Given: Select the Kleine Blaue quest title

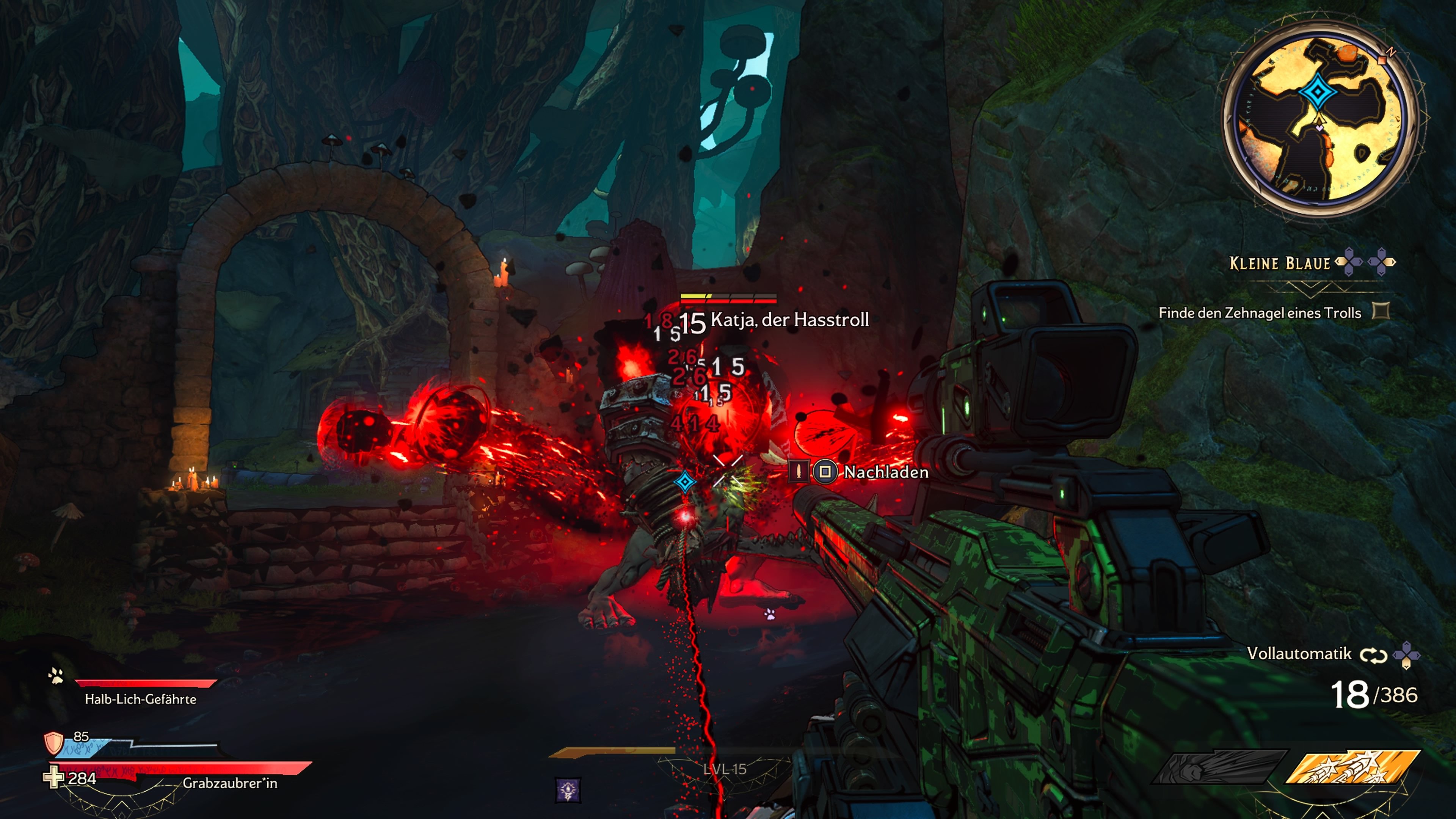Looking at the screenshot, I should (1280, 264).
